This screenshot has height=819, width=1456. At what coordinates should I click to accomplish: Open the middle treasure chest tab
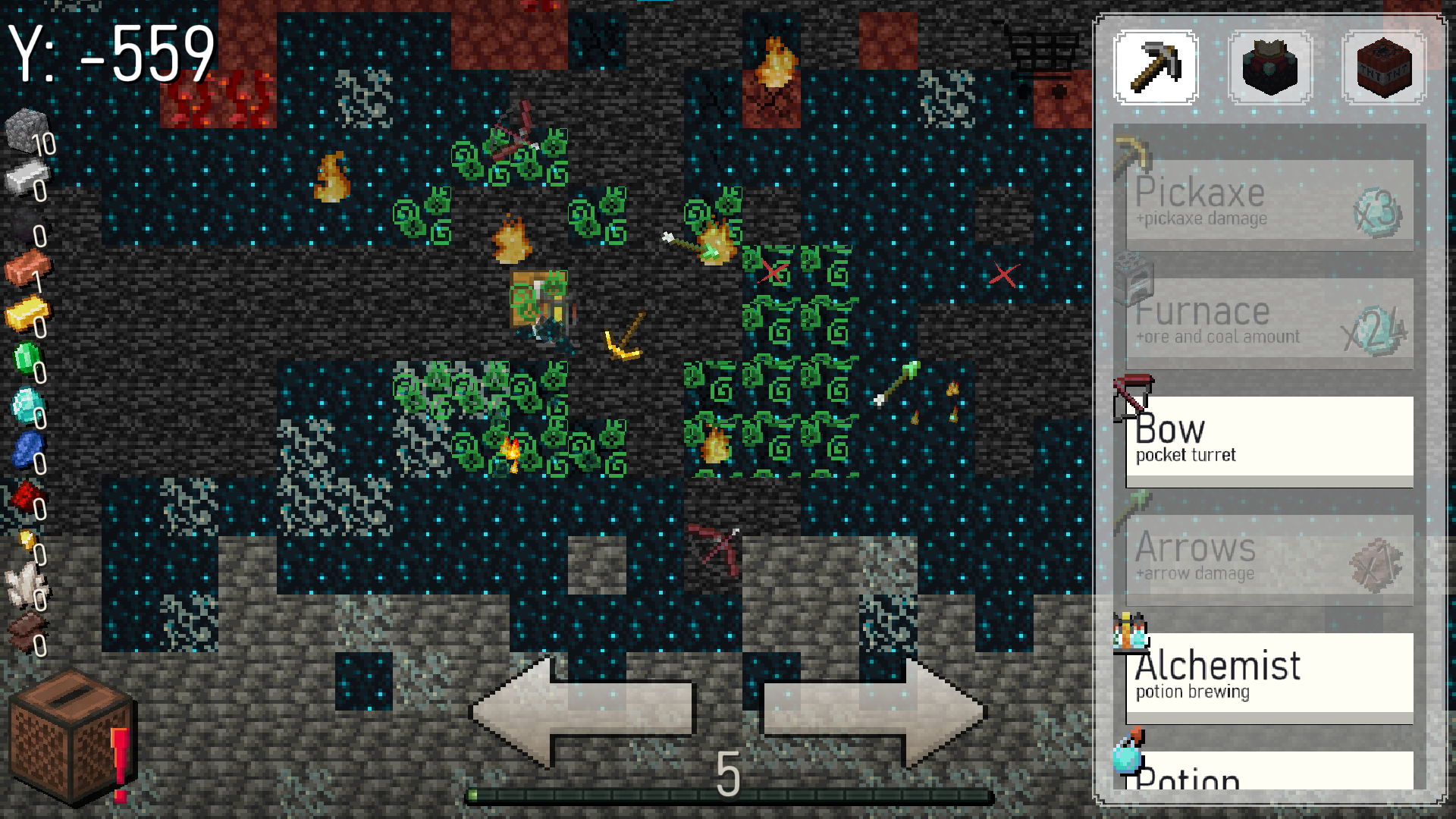click(x=1268, y=67)
